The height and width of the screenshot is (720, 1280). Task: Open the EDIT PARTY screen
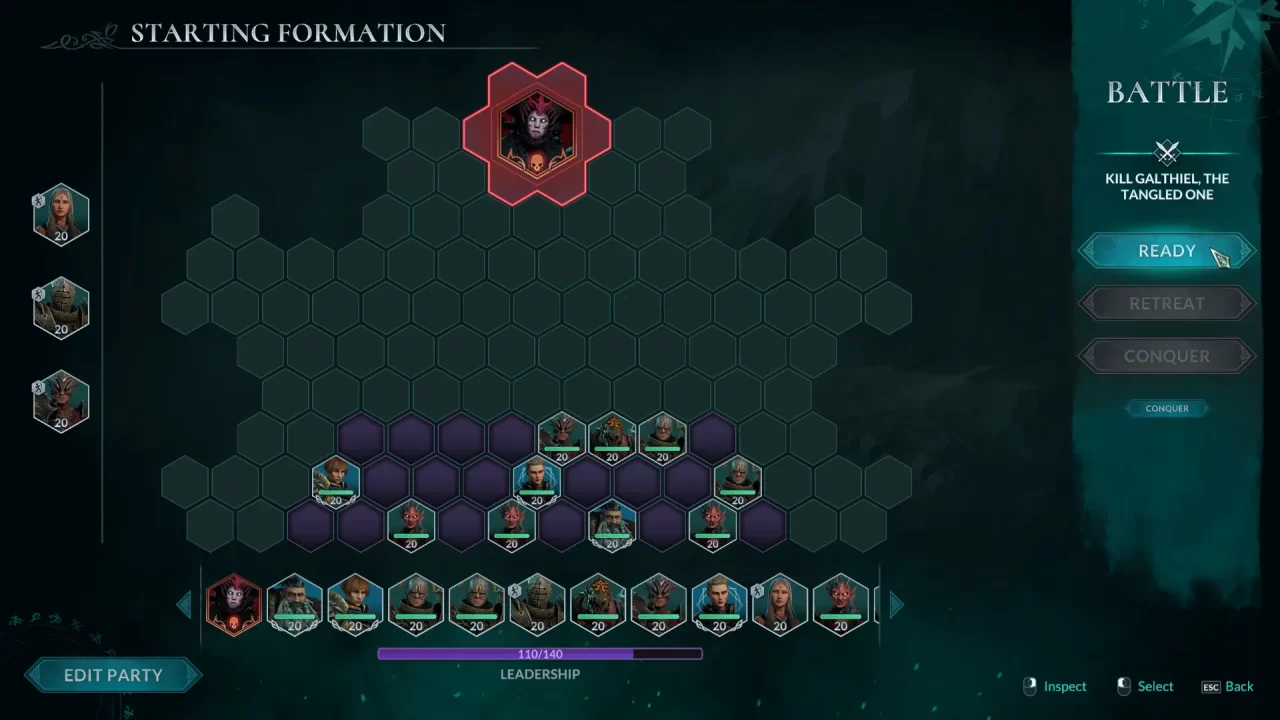(x=113, y=675)
